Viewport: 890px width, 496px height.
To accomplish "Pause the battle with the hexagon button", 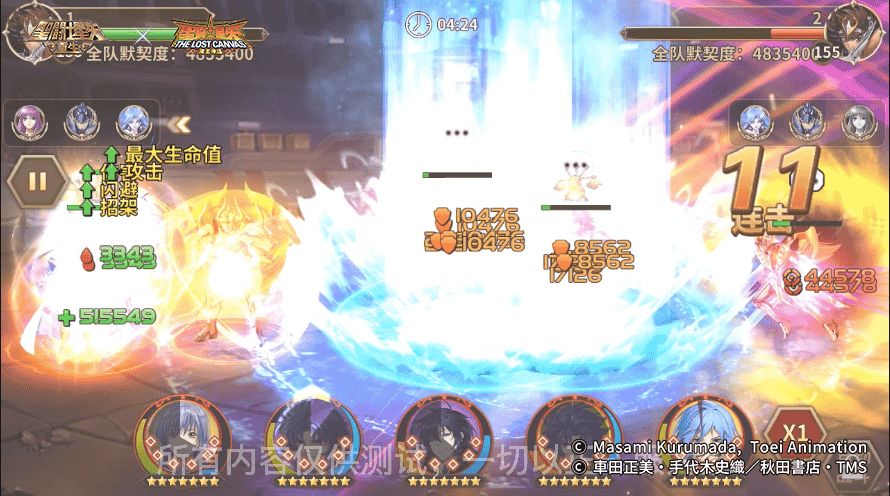I will 37,182.
